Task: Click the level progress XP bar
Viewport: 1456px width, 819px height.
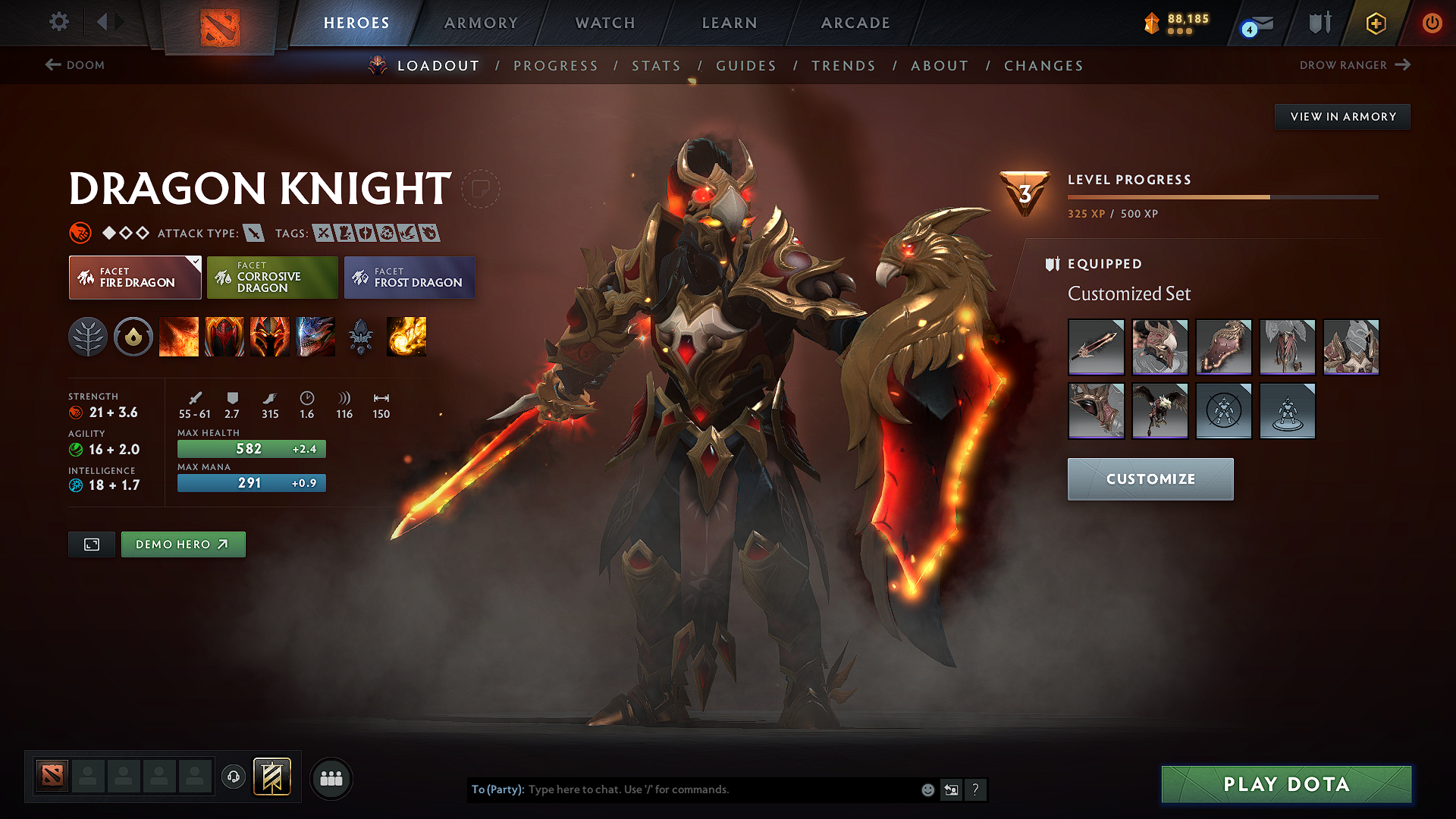Action: coord(1221,196)
